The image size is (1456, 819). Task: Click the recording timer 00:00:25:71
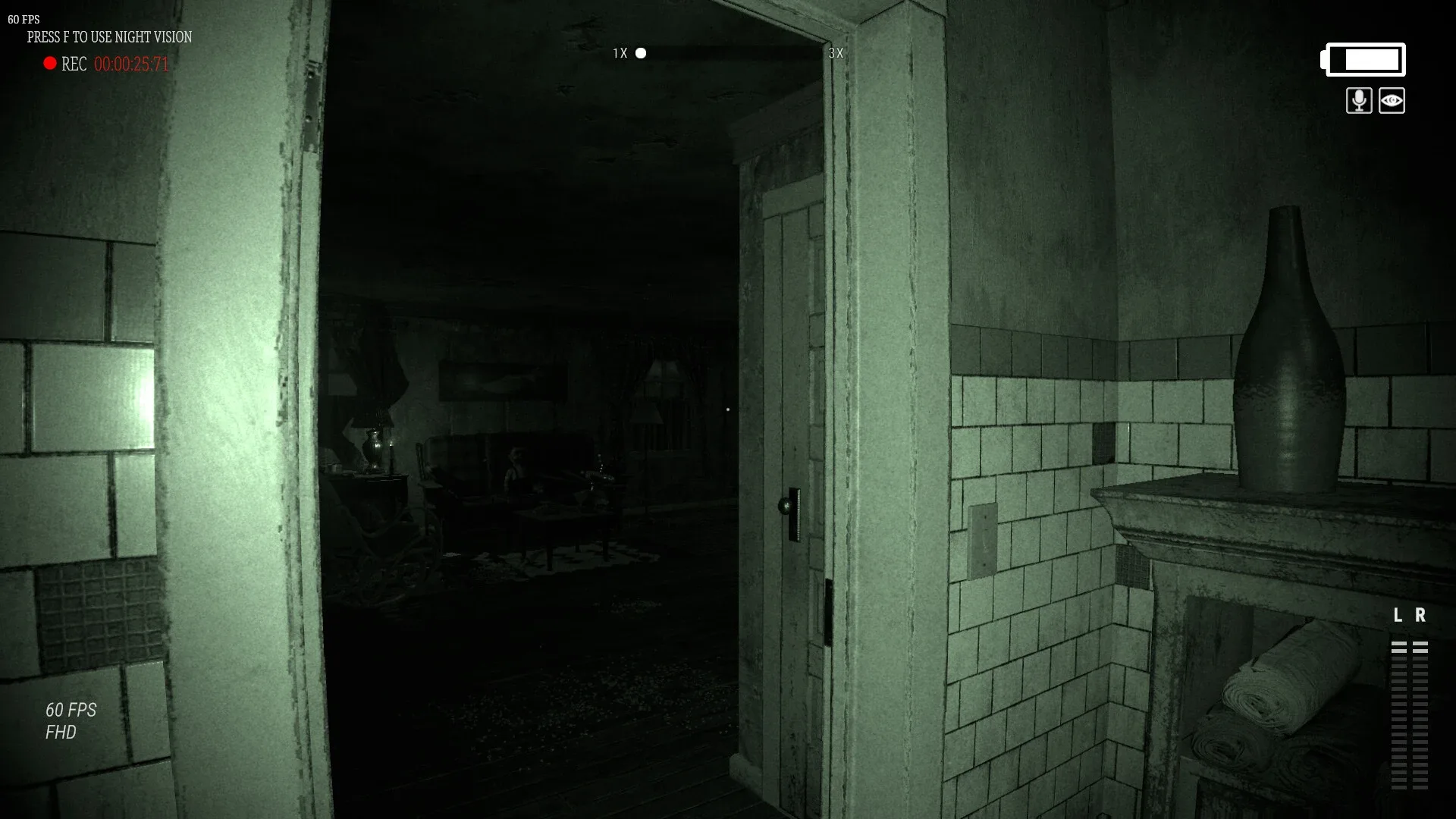130,64
